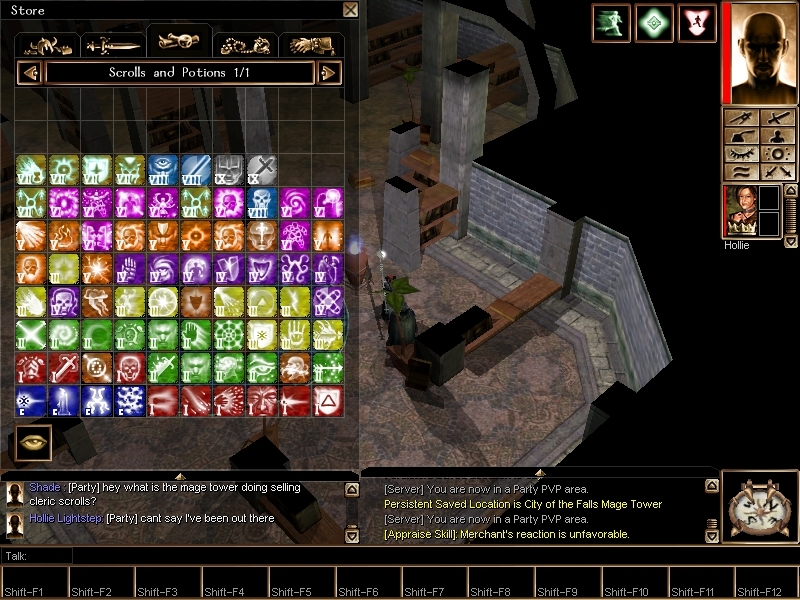Open the weapons store tab with the sword

(x=114, y=45)
